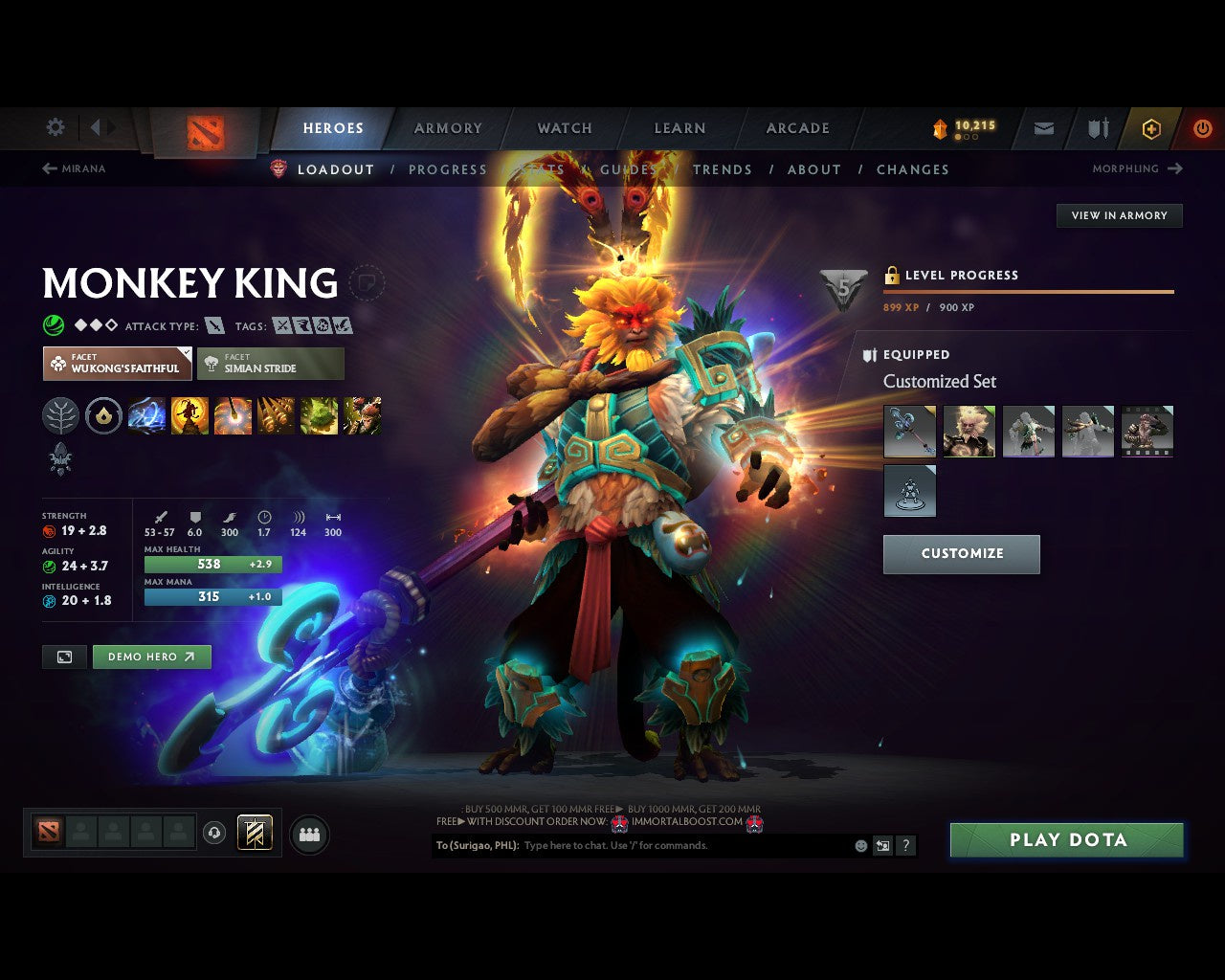Image resolution: width=1225 pixels, height=980 pixels.
Task: Open the Trends tab
Action: tap(723, 169)
